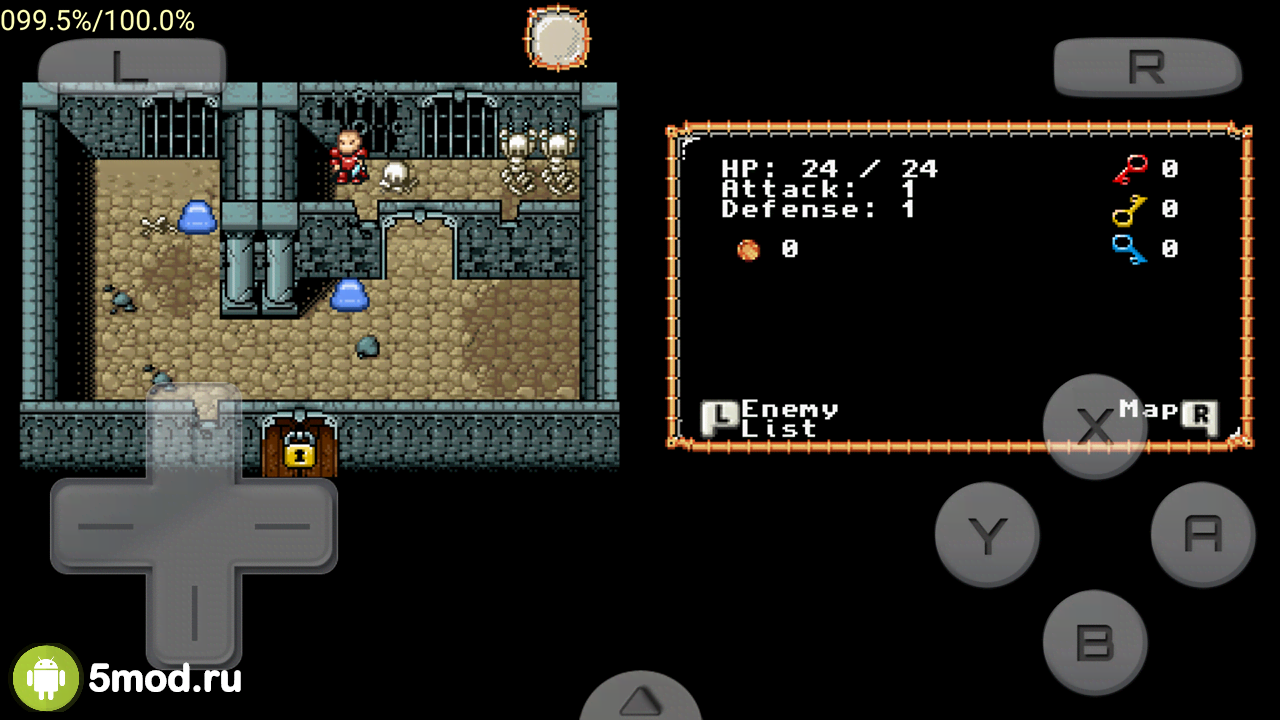Image resolution: width=1280 pixels, height=720 pixels.
Task: Tap the D-pad's up arm
Action: (194, 432)
